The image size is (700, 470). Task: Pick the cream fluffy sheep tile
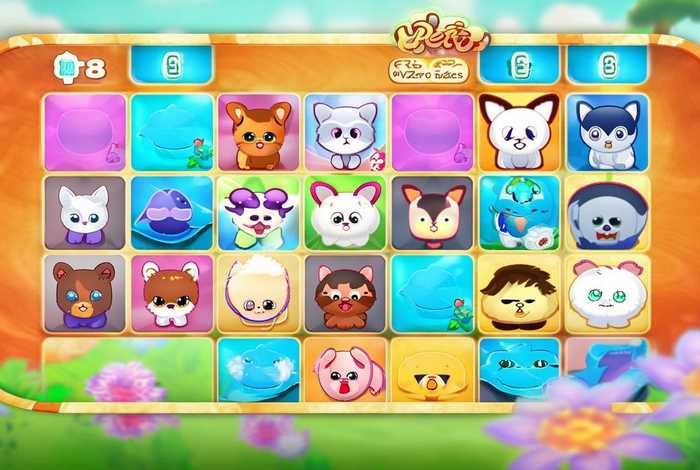259,292
